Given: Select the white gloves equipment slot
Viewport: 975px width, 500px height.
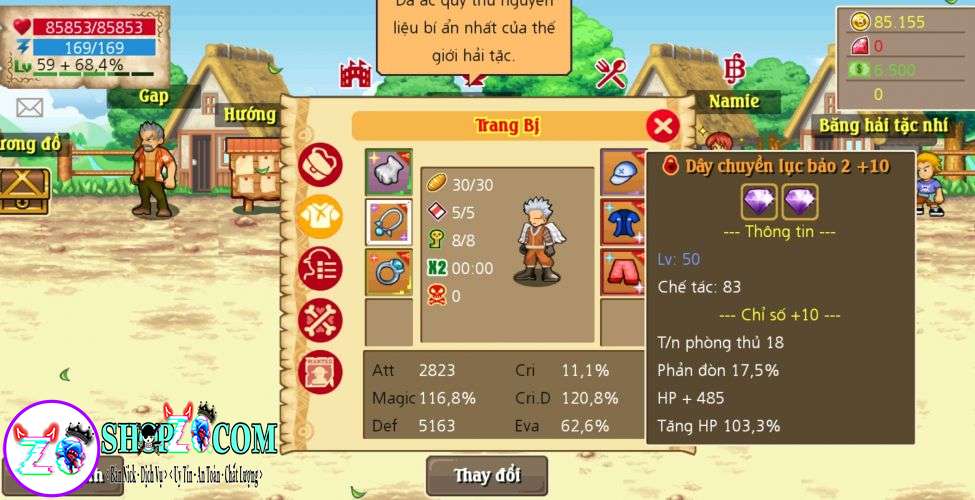Looking at the screenshot, I should 388,172.
